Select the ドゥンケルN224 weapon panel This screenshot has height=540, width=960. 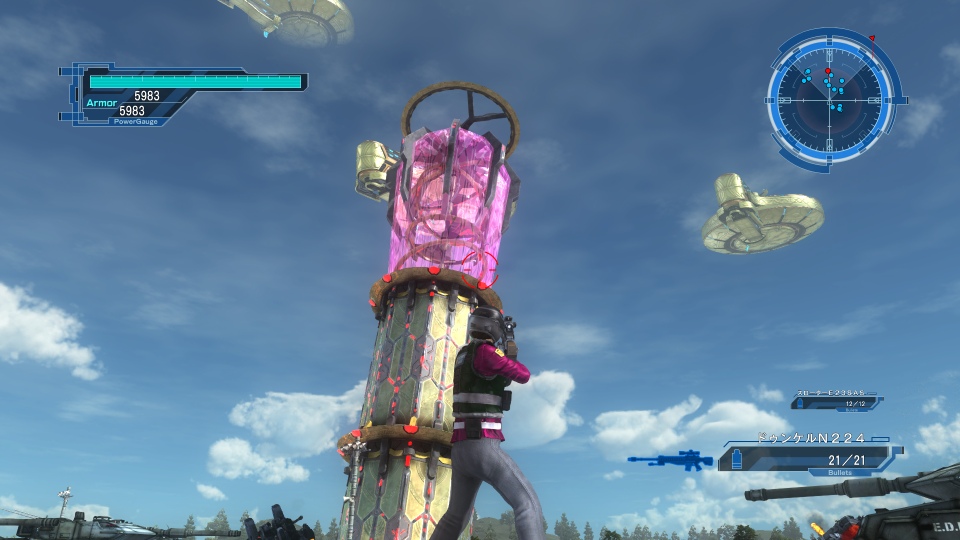(x=808, y=454)
